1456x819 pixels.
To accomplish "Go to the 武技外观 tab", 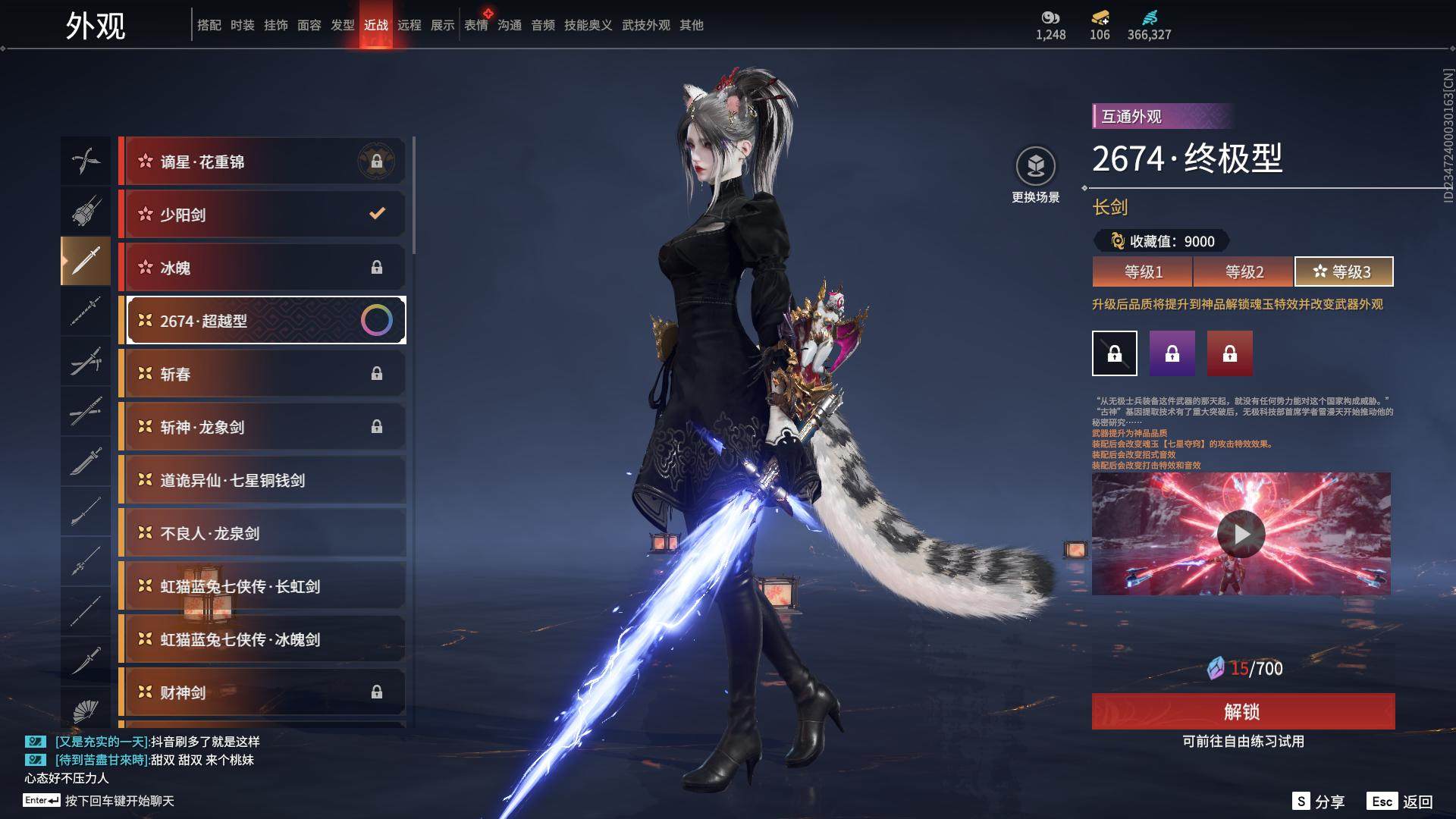I will pos(646,25).
